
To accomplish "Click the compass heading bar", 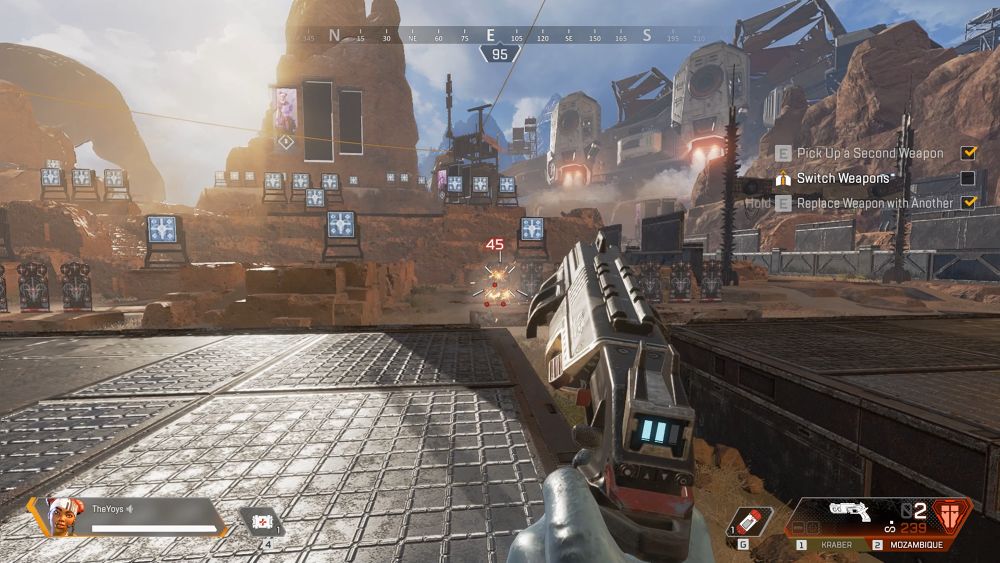I will click(x=490, y=36).
